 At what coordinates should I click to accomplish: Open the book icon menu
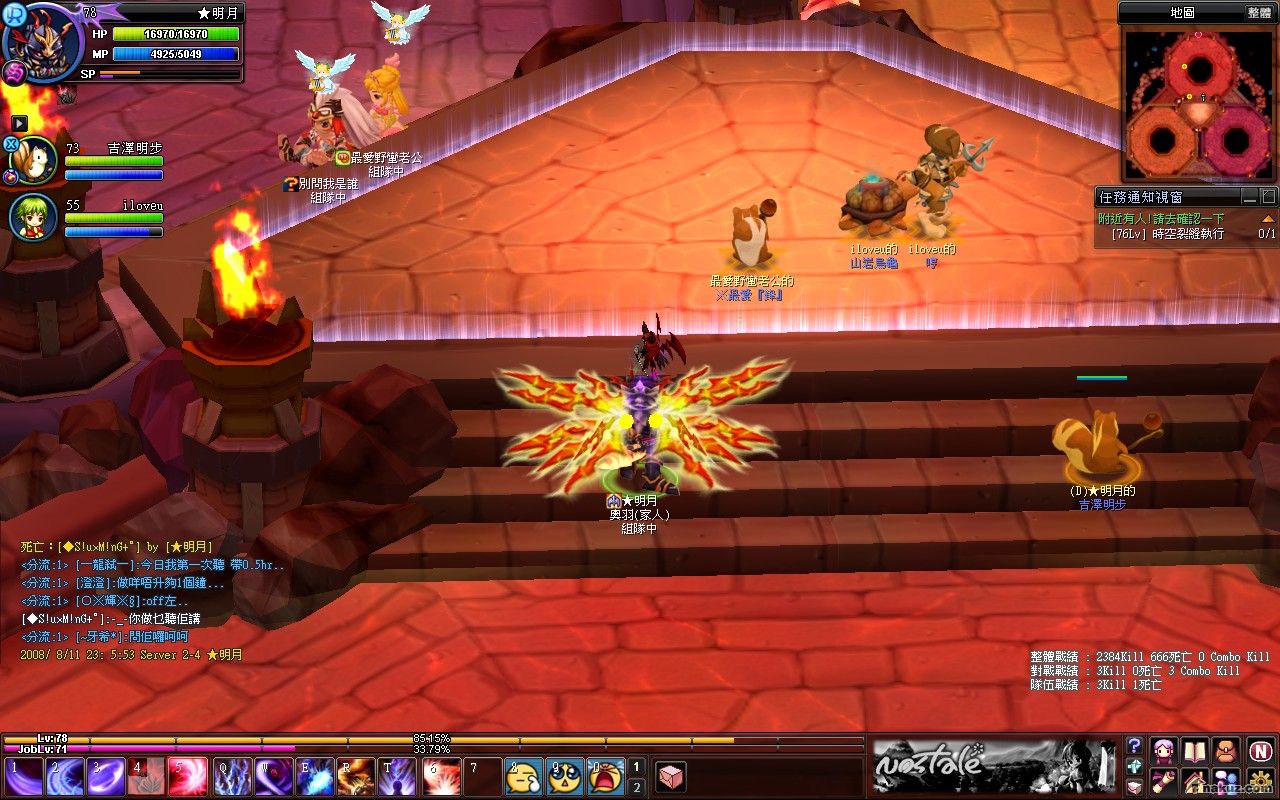click(1195, 750)
